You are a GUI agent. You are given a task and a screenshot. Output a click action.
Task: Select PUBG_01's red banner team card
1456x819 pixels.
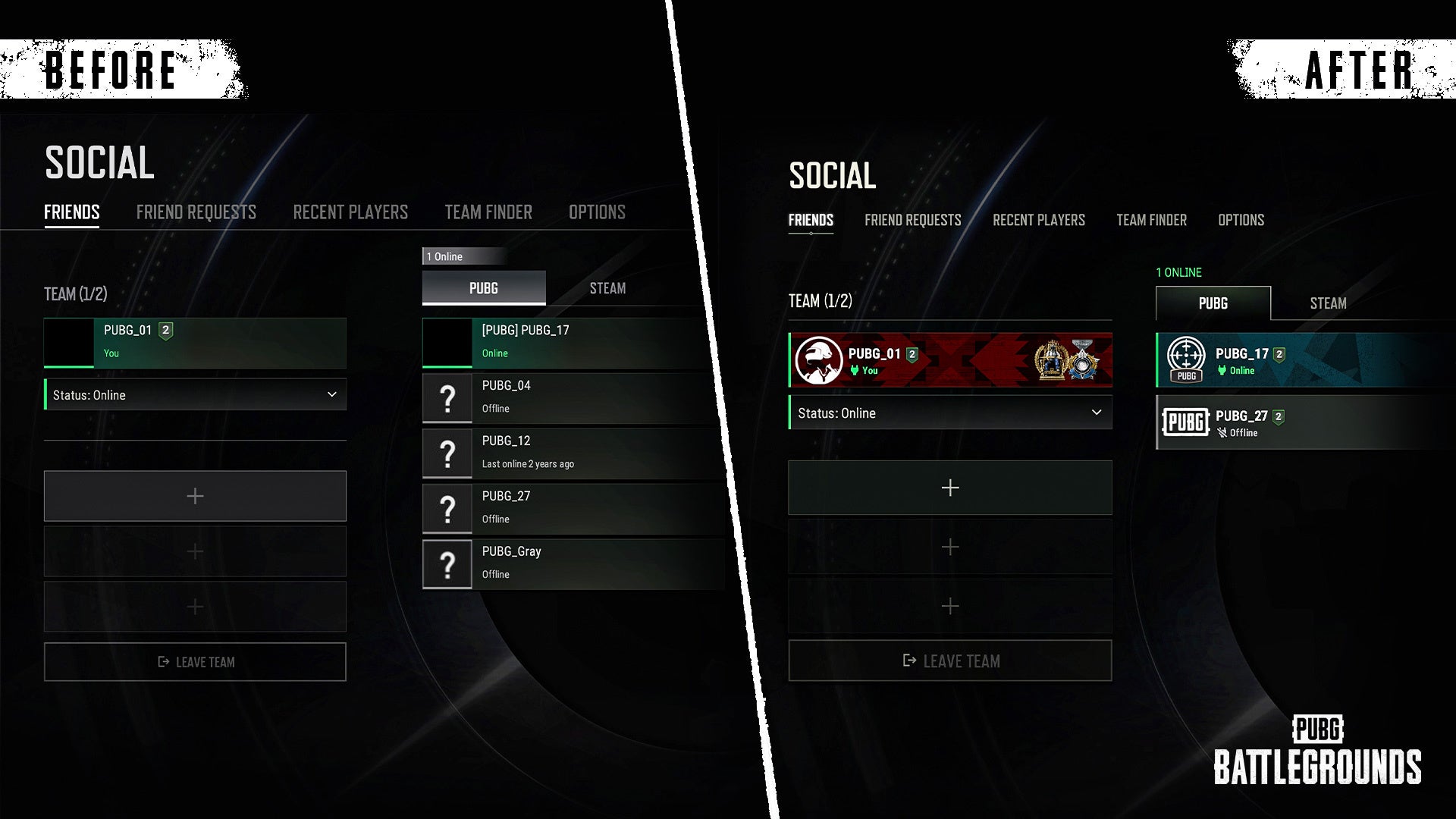pyautogui.click(x=950, y=360)
